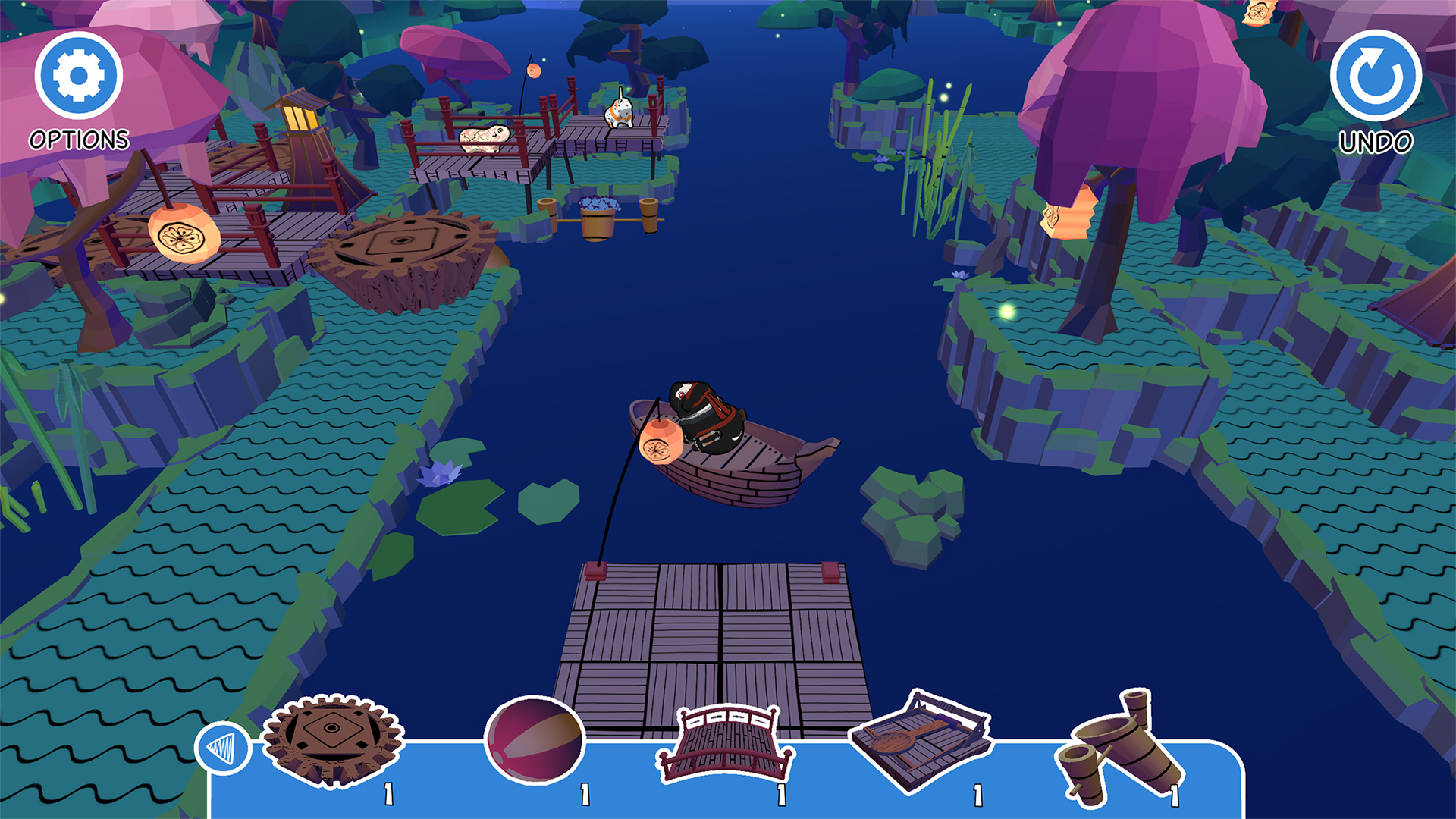Undo the last move

coord(1375,76)
